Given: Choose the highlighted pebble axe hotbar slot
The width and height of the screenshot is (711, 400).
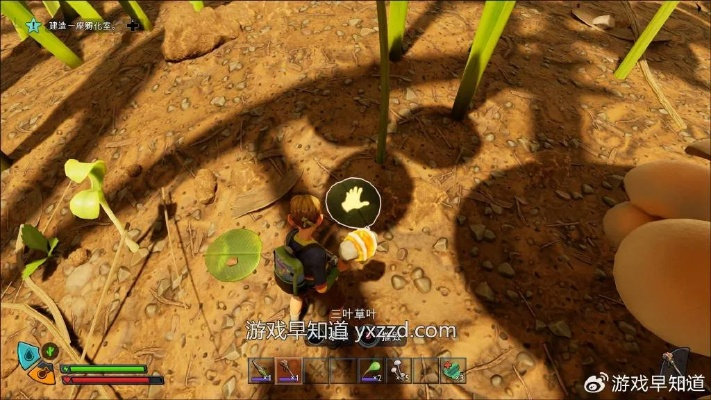Looking at the screenshot, I should pyautogui.click(x=288, y=371).
